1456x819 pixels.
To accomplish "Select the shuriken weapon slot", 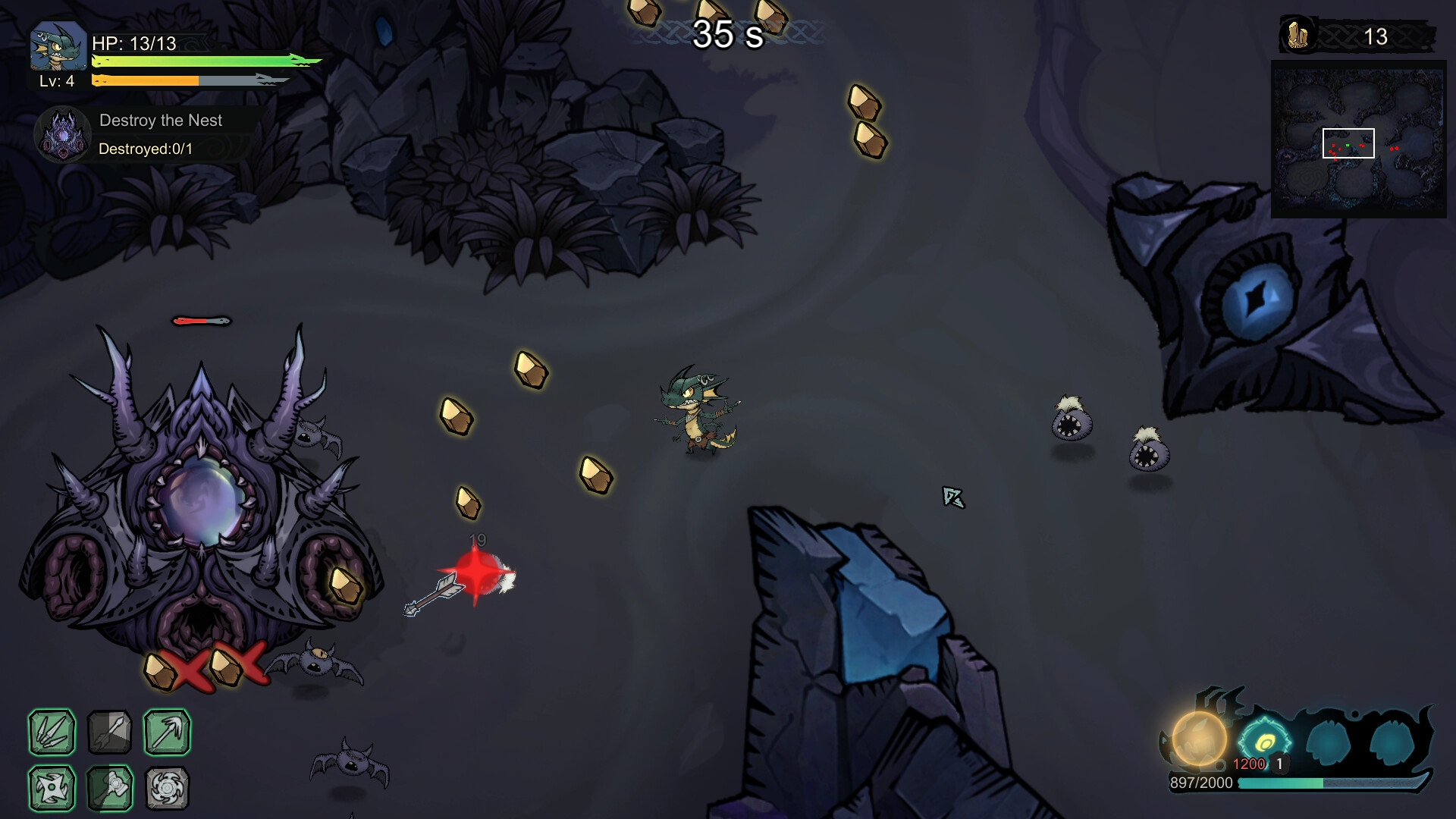I will [52, 788].
